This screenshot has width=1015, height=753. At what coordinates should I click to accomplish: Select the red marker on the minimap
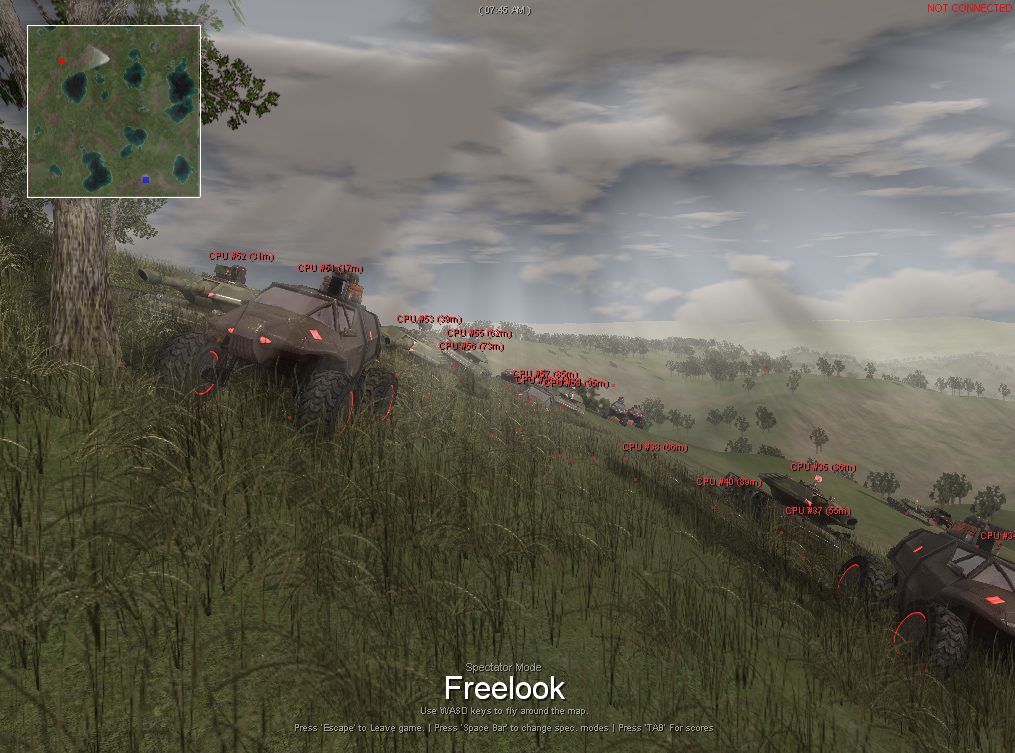coord(62,60)
